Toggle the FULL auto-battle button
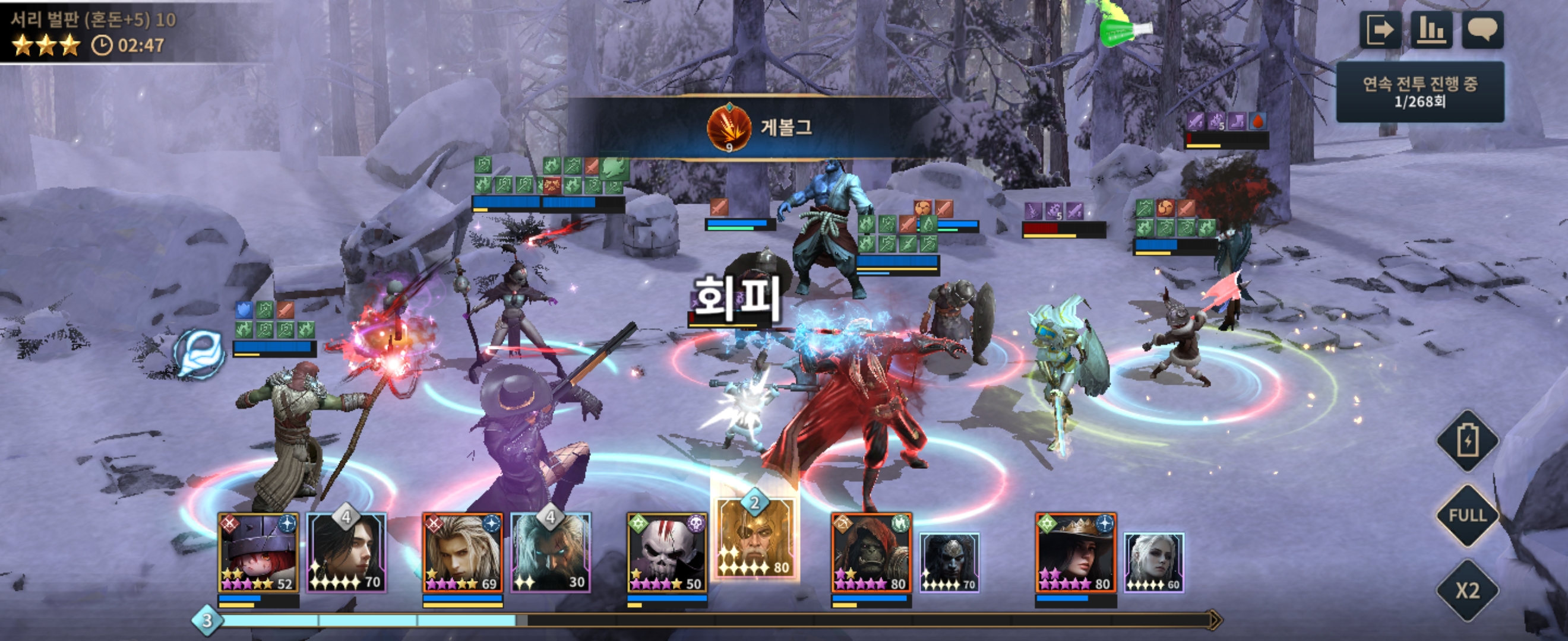 1468,516
